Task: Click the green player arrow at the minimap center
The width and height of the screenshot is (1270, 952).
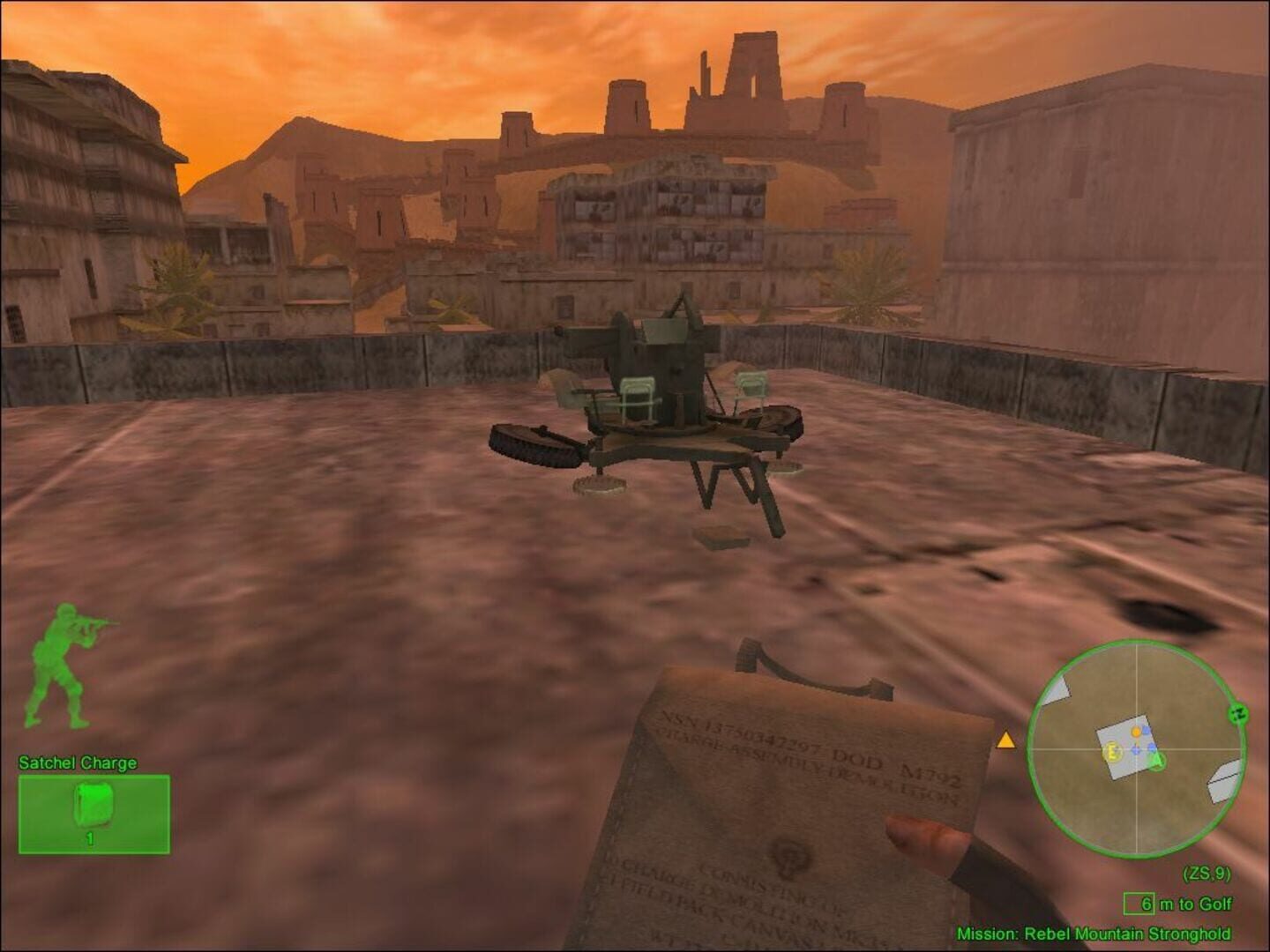Action: (1158, 760)
